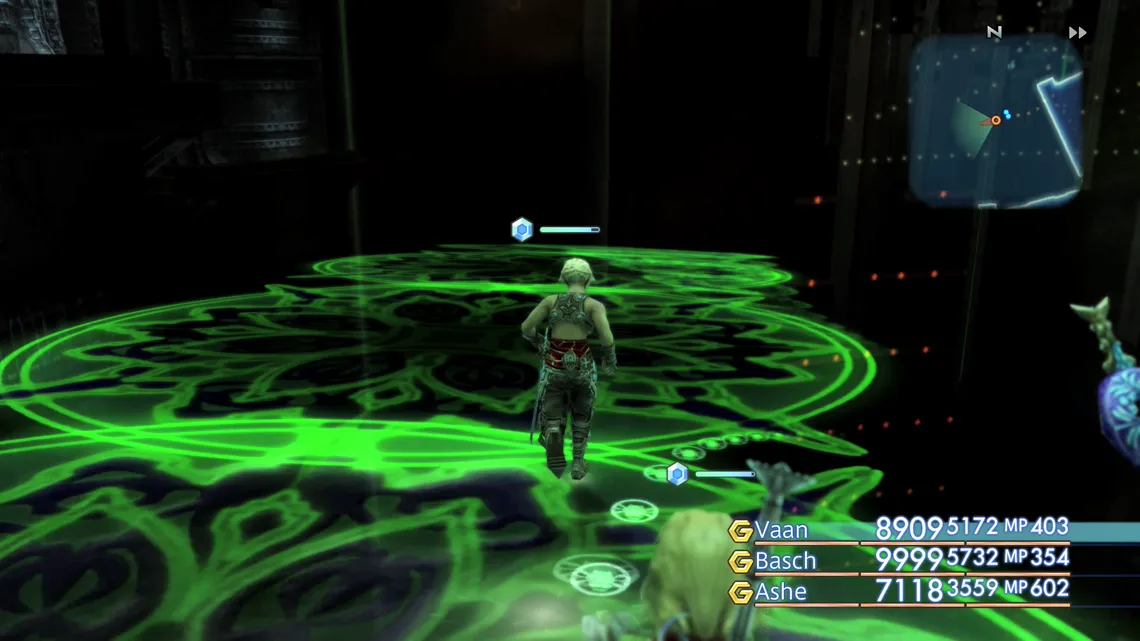Select Basch in the party list

(785, 561)
